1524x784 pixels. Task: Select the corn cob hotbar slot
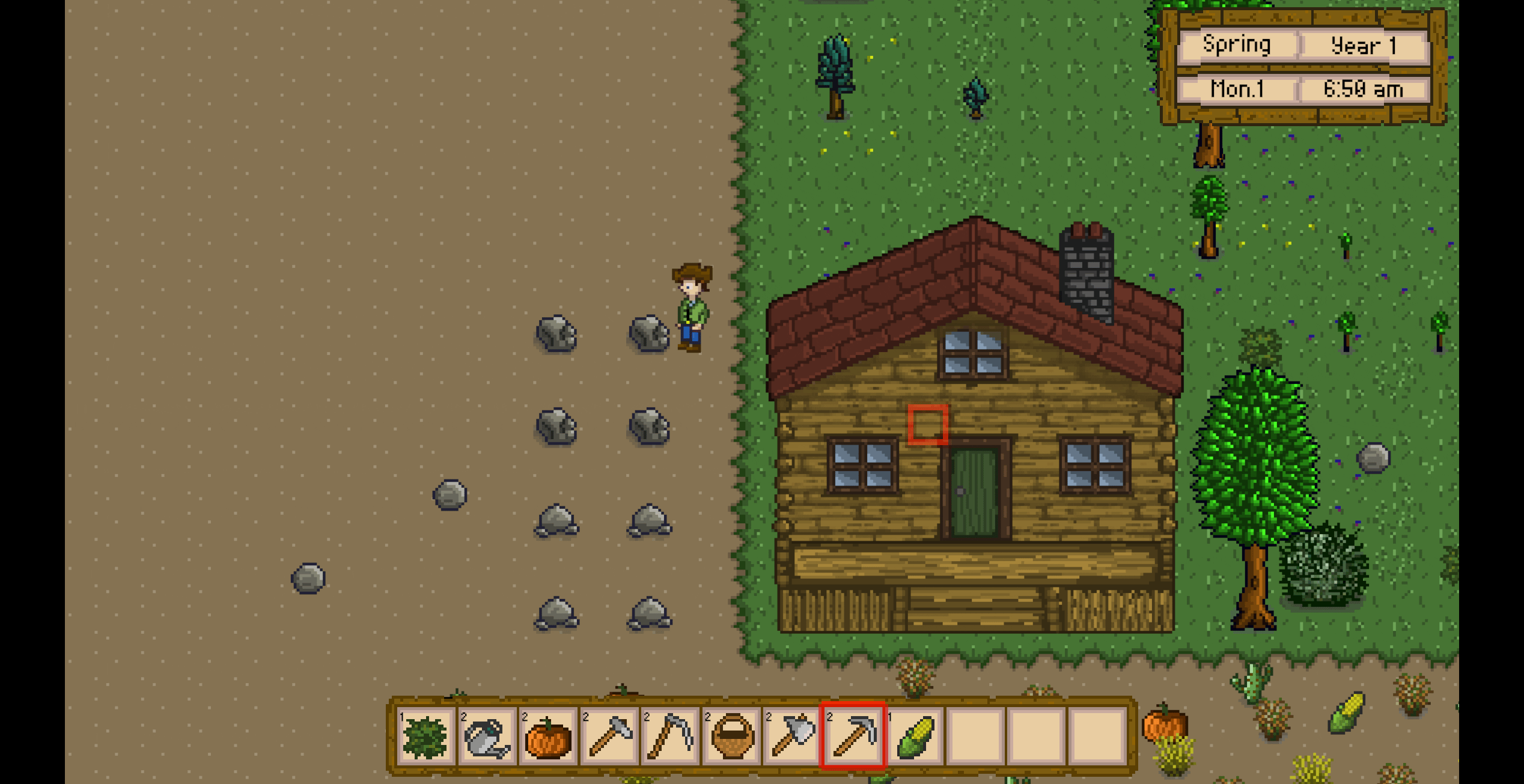point(915,736)
